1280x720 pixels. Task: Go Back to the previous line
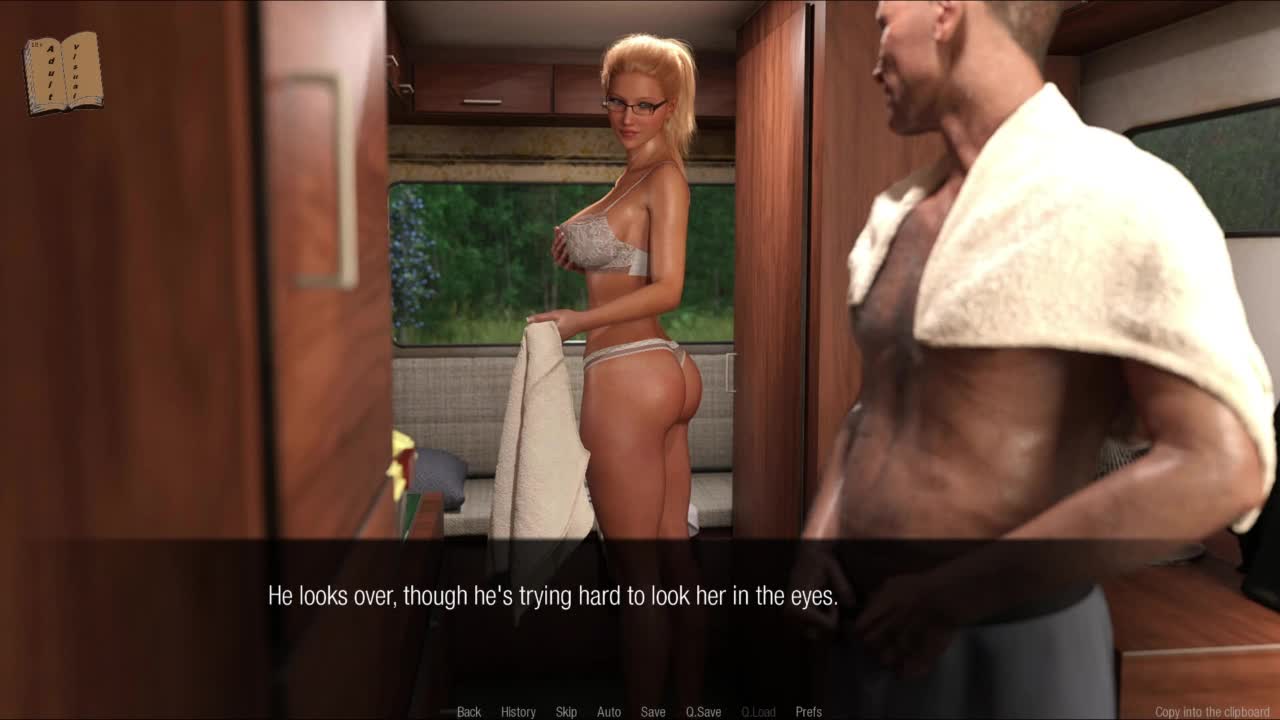pyautogui.click(x=469, y=712)
